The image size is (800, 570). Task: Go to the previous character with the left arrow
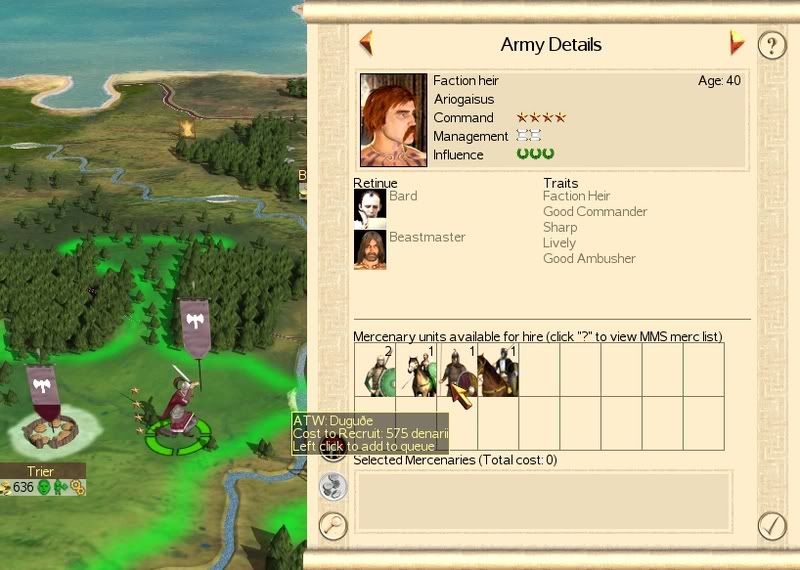click(366, 43)
